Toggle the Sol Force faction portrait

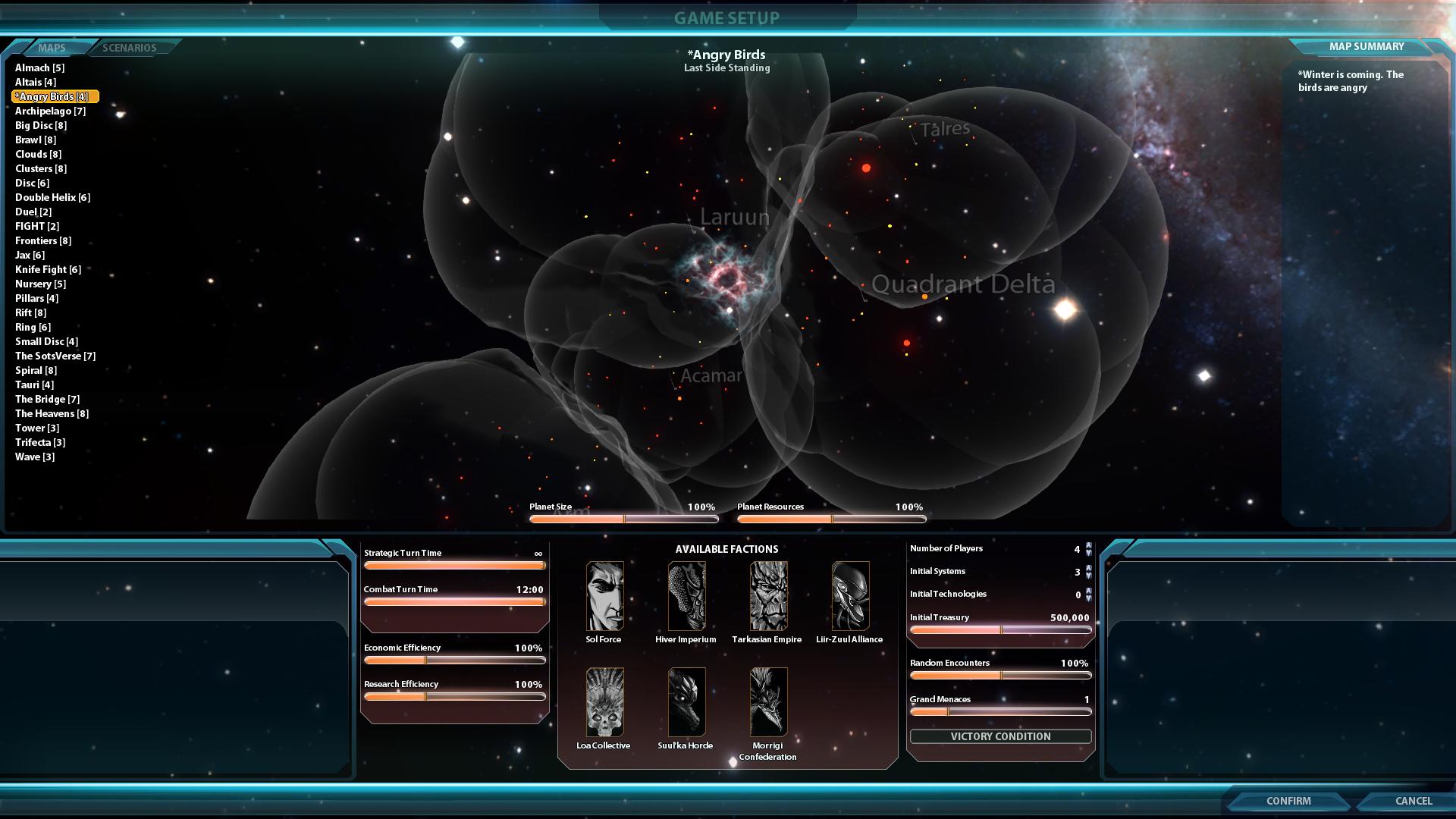tap(604, 596)
